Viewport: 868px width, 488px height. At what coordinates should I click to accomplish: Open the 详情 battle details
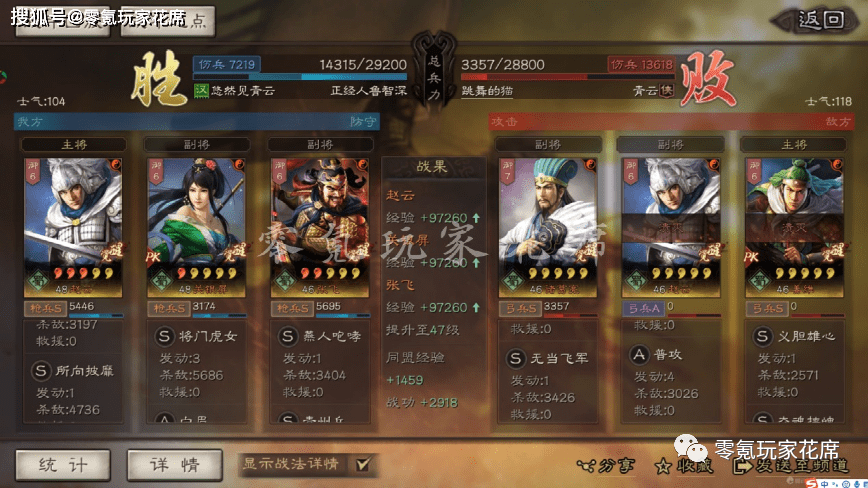[175, 464]
